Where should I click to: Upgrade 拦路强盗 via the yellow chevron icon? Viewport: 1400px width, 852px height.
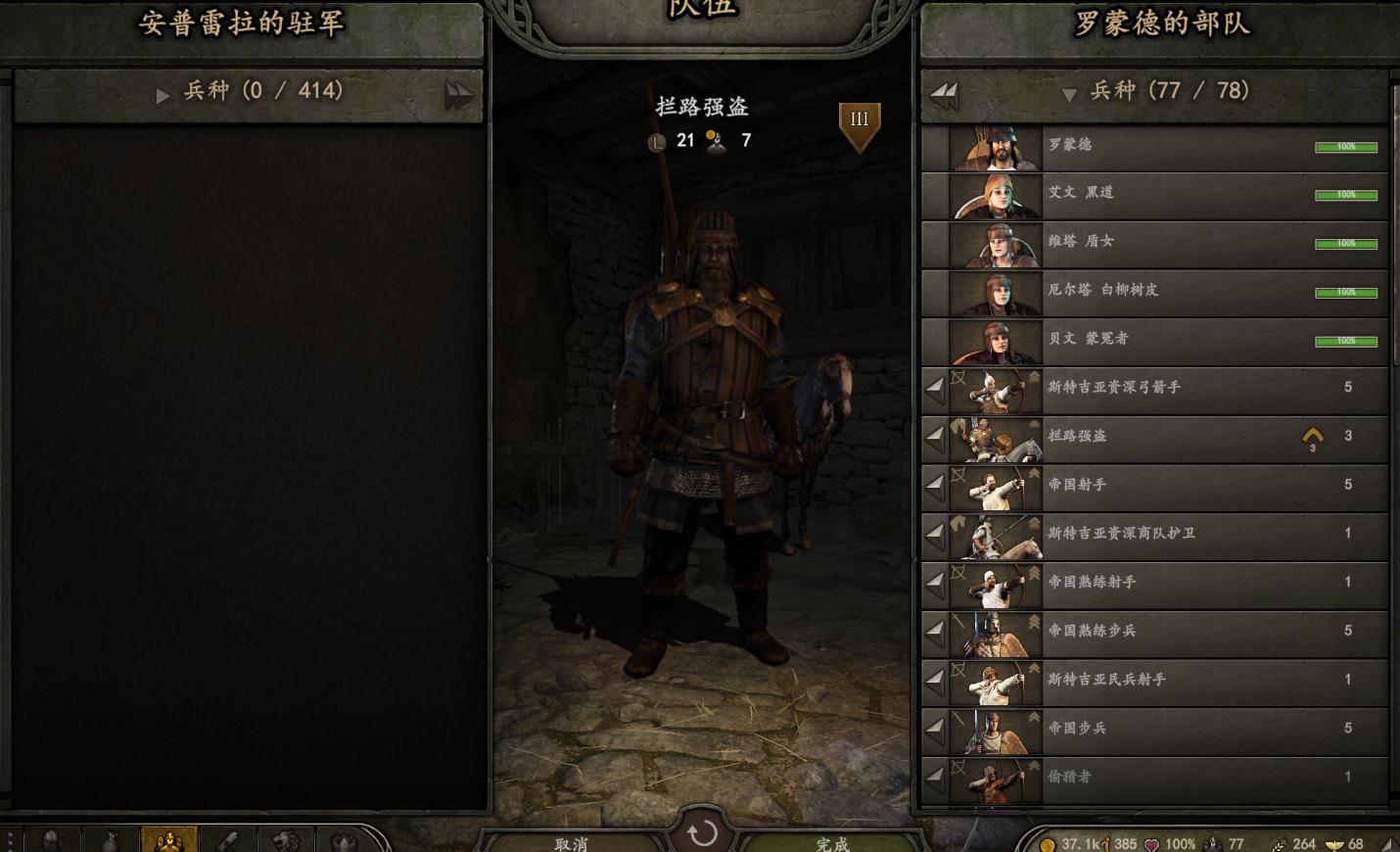[x=1313, y=437]
